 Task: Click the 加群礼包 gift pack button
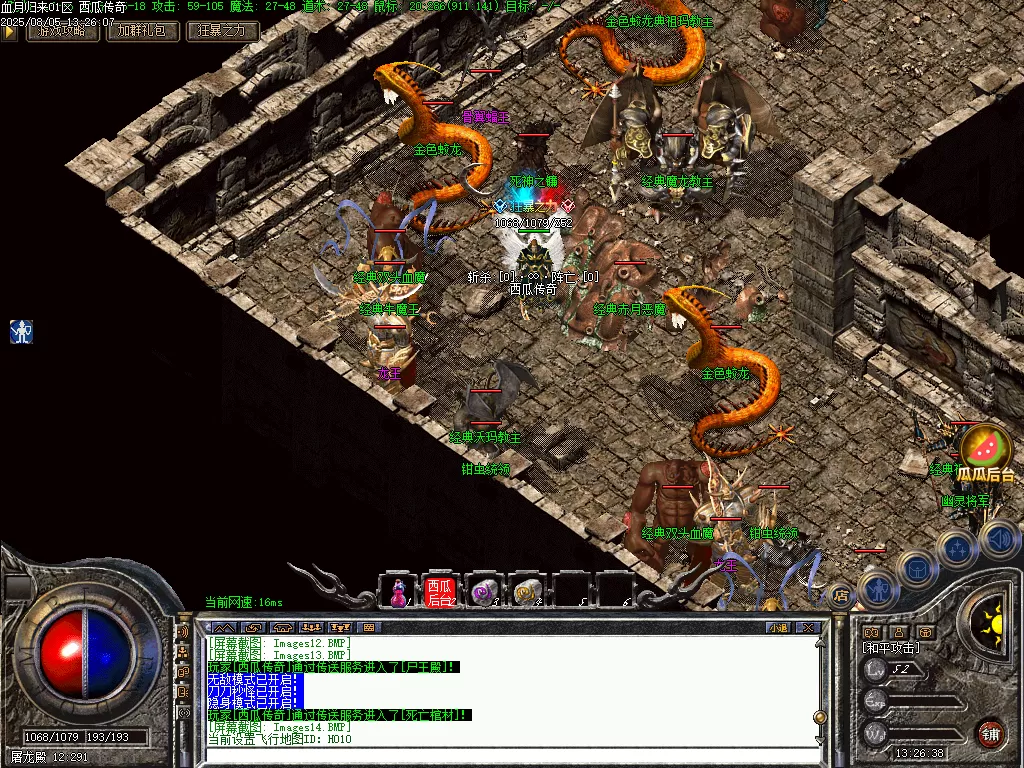(142, 31)
